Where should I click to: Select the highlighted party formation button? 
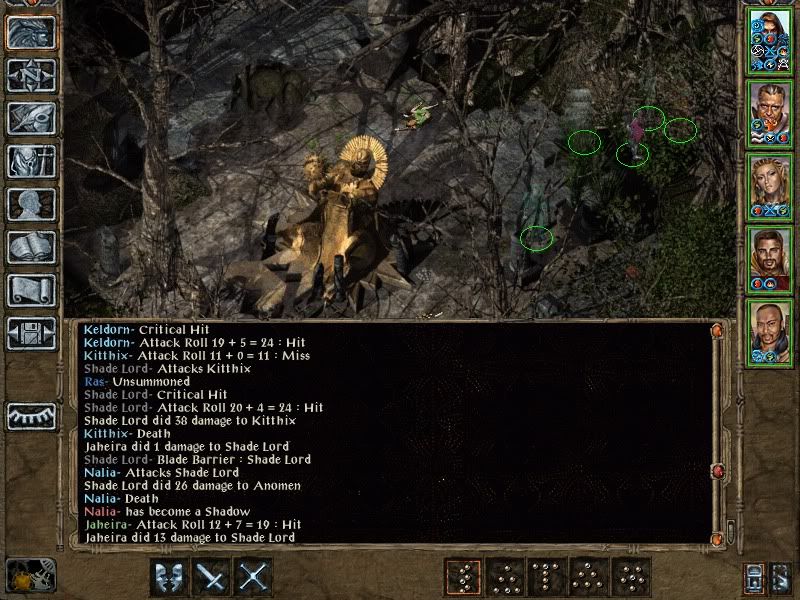tap(463, 577)
